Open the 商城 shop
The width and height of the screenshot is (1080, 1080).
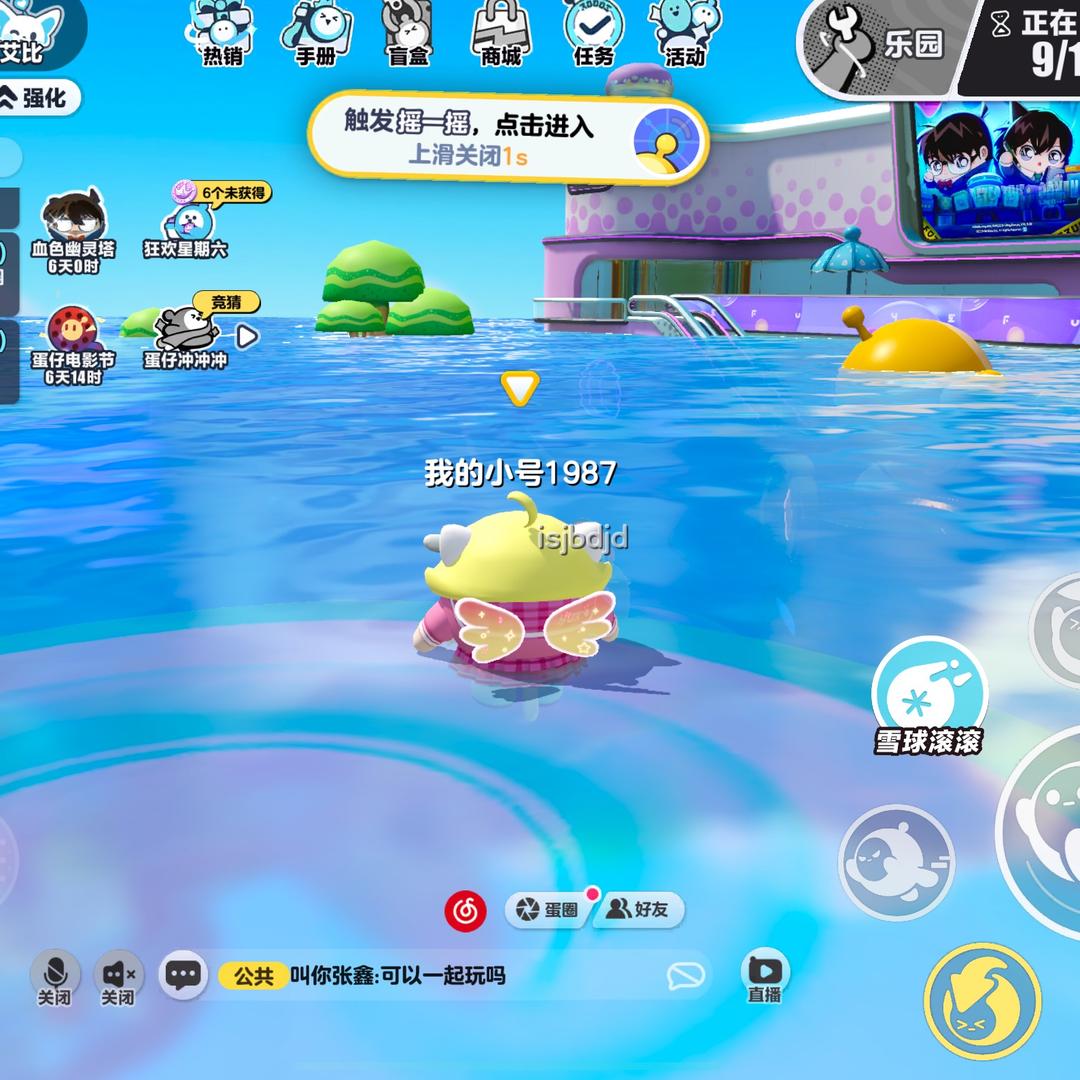500,34
